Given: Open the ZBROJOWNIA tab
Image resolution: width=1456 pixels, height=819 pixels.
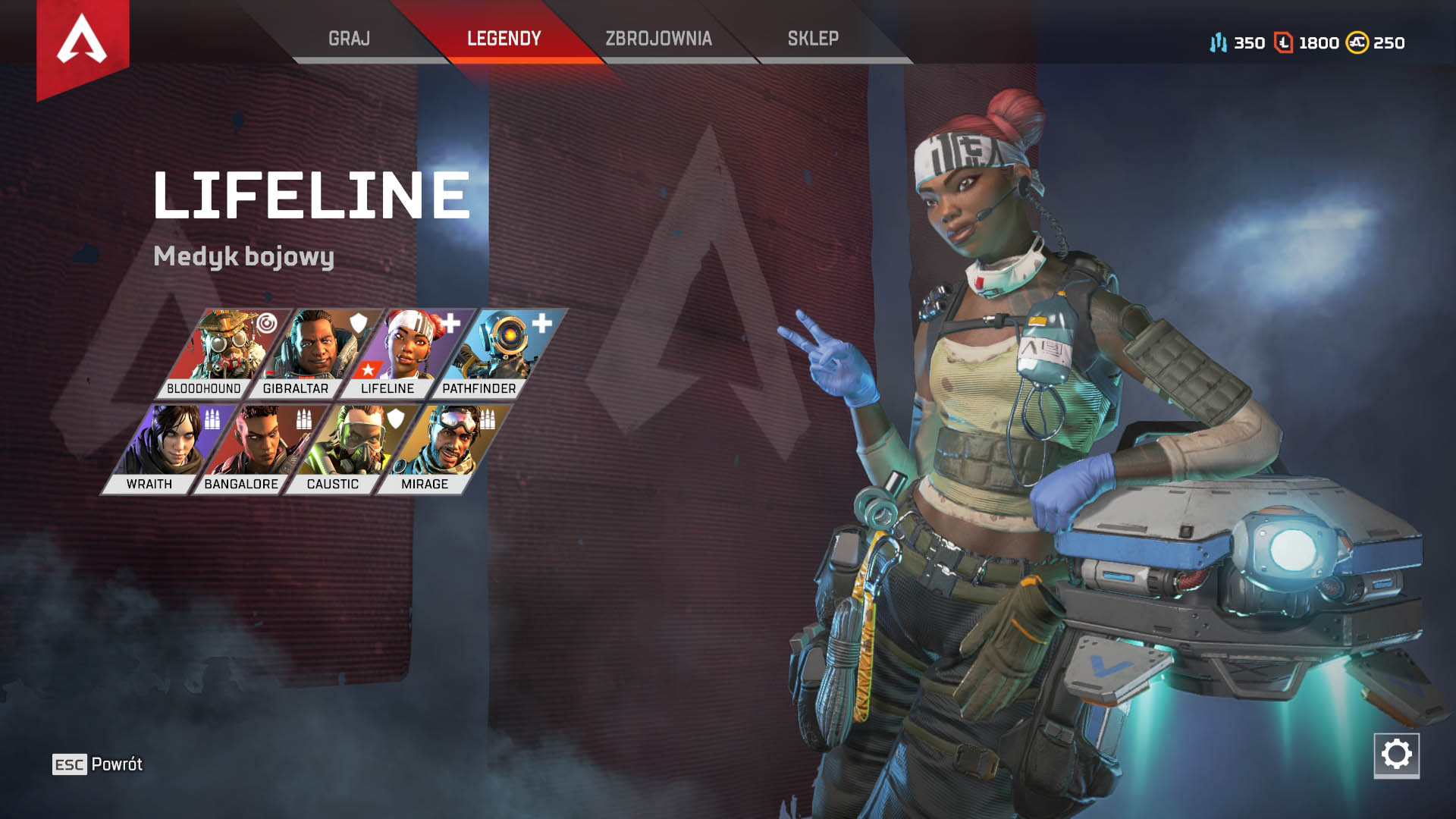Looking at the screenshot, I should pyautogui.click(x=658, y=36).
